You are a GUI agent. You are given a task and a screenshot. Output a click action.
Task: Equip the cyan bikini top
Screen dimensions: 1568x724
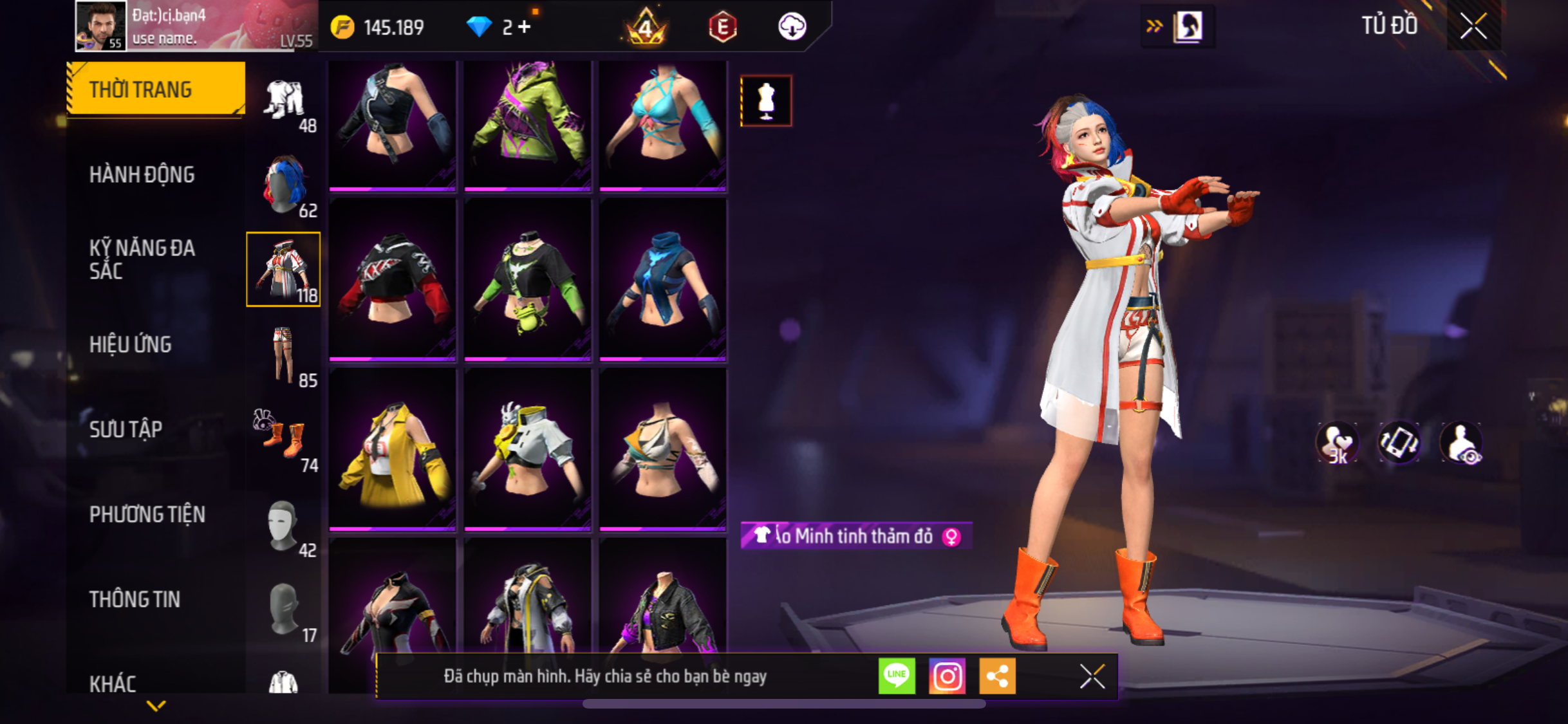click(663, 124)
